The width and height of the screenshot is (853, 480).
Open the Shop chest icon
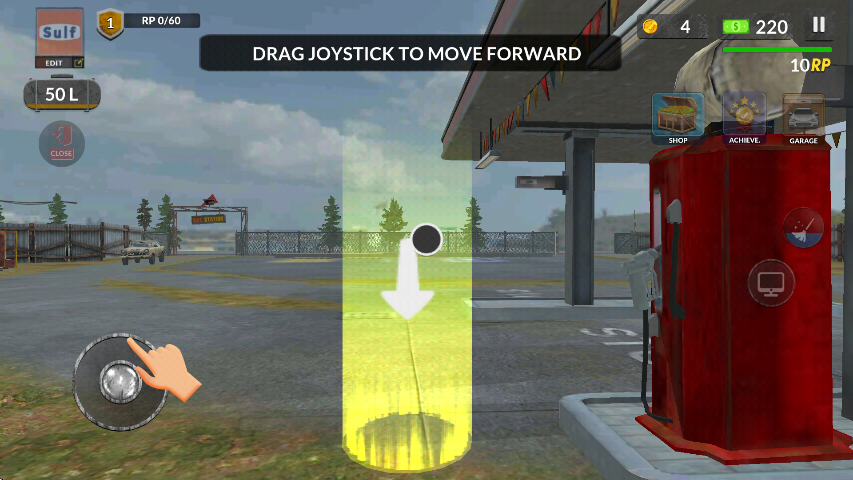coord(678,118)
